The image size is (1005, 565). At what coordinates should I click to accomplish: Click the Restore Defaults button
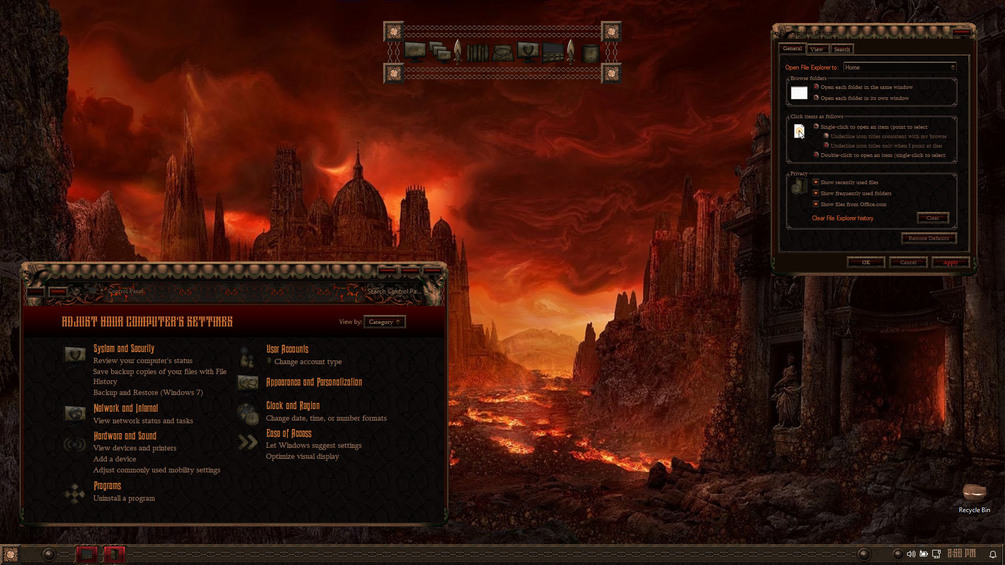(928, 238)
